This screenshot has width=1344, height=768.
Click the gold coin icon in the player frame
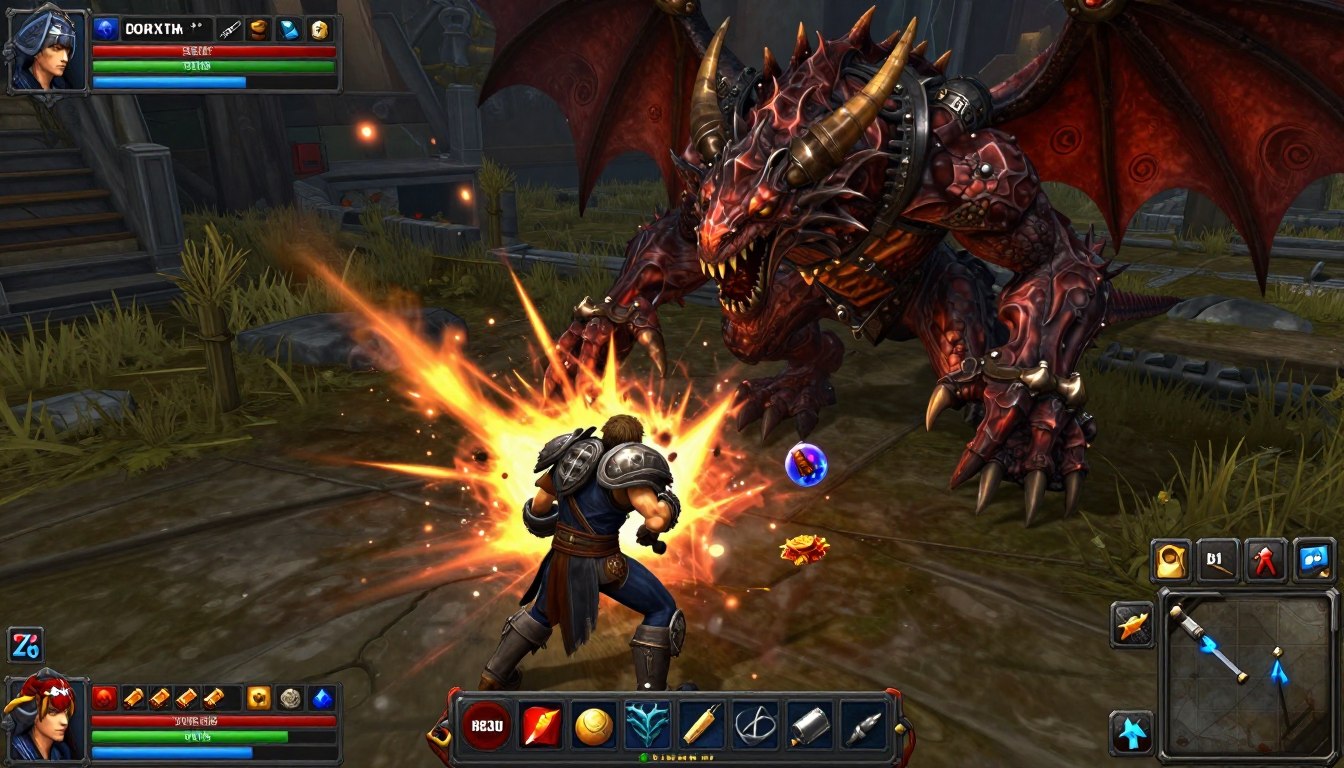pos(319,29)
